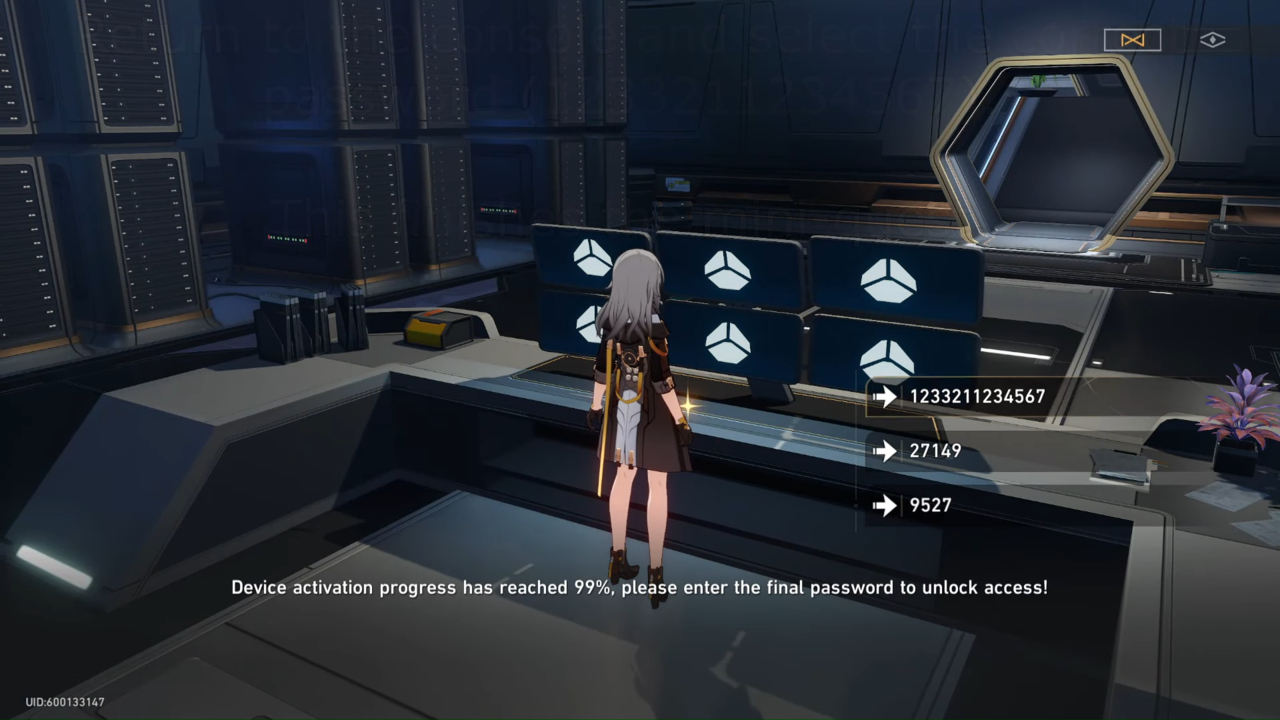Click the auto-play dialogue bowtie icon
1280x720 pixels.
(x=1132, y=39)
